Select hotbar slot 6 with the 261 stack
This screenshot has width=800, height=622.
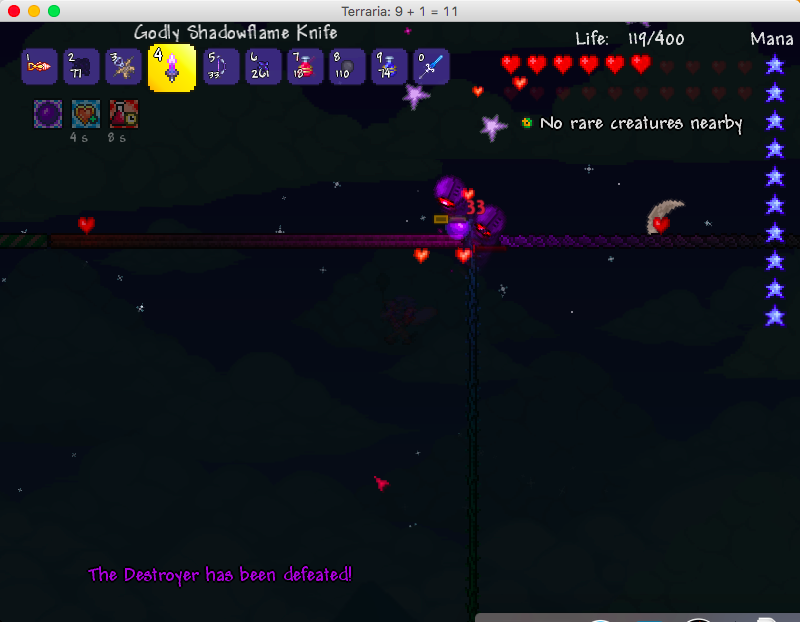[x=262, y=68]
